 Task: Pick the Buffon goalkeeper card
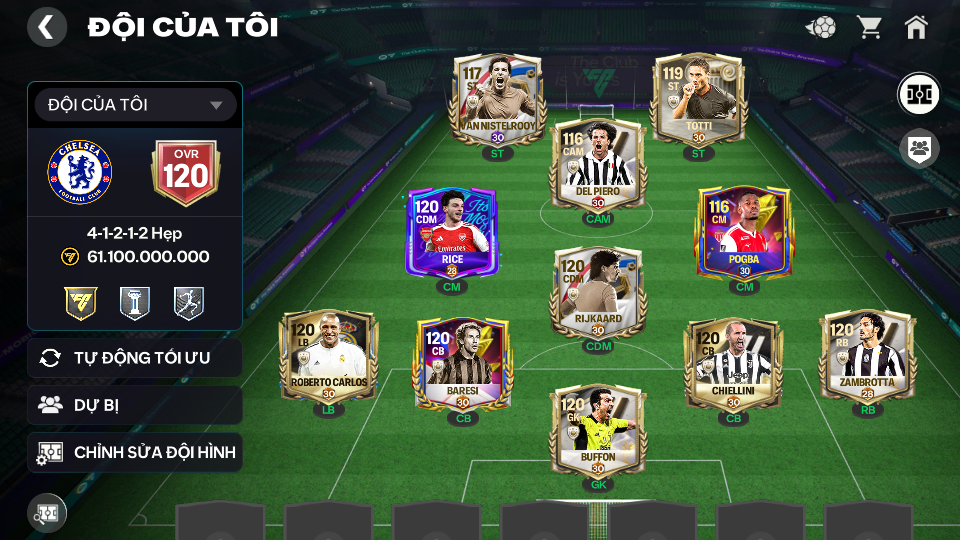[x=598, y=432]
